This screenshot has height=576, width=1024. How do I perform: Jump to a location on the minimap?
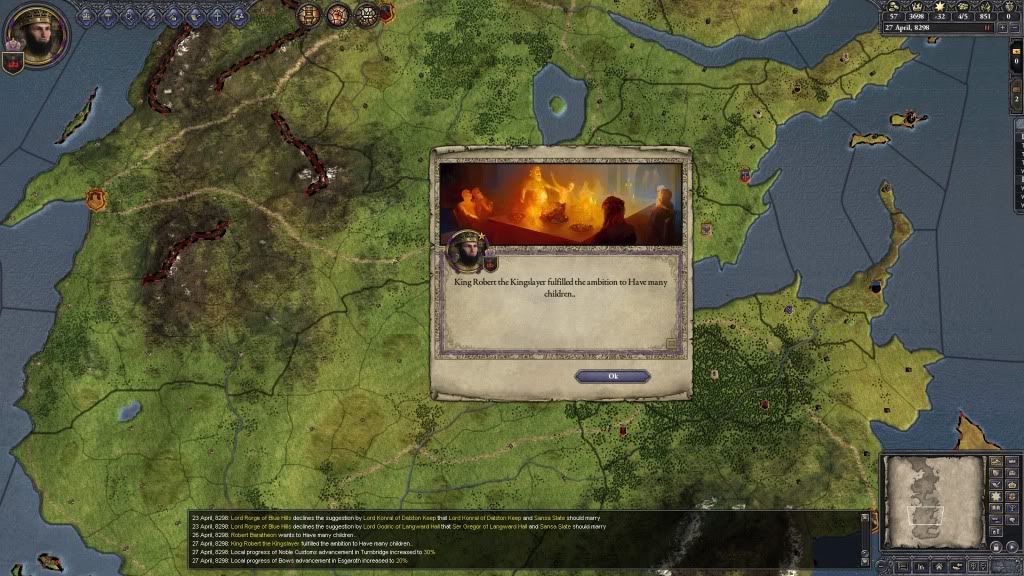[x=929, y=500]
